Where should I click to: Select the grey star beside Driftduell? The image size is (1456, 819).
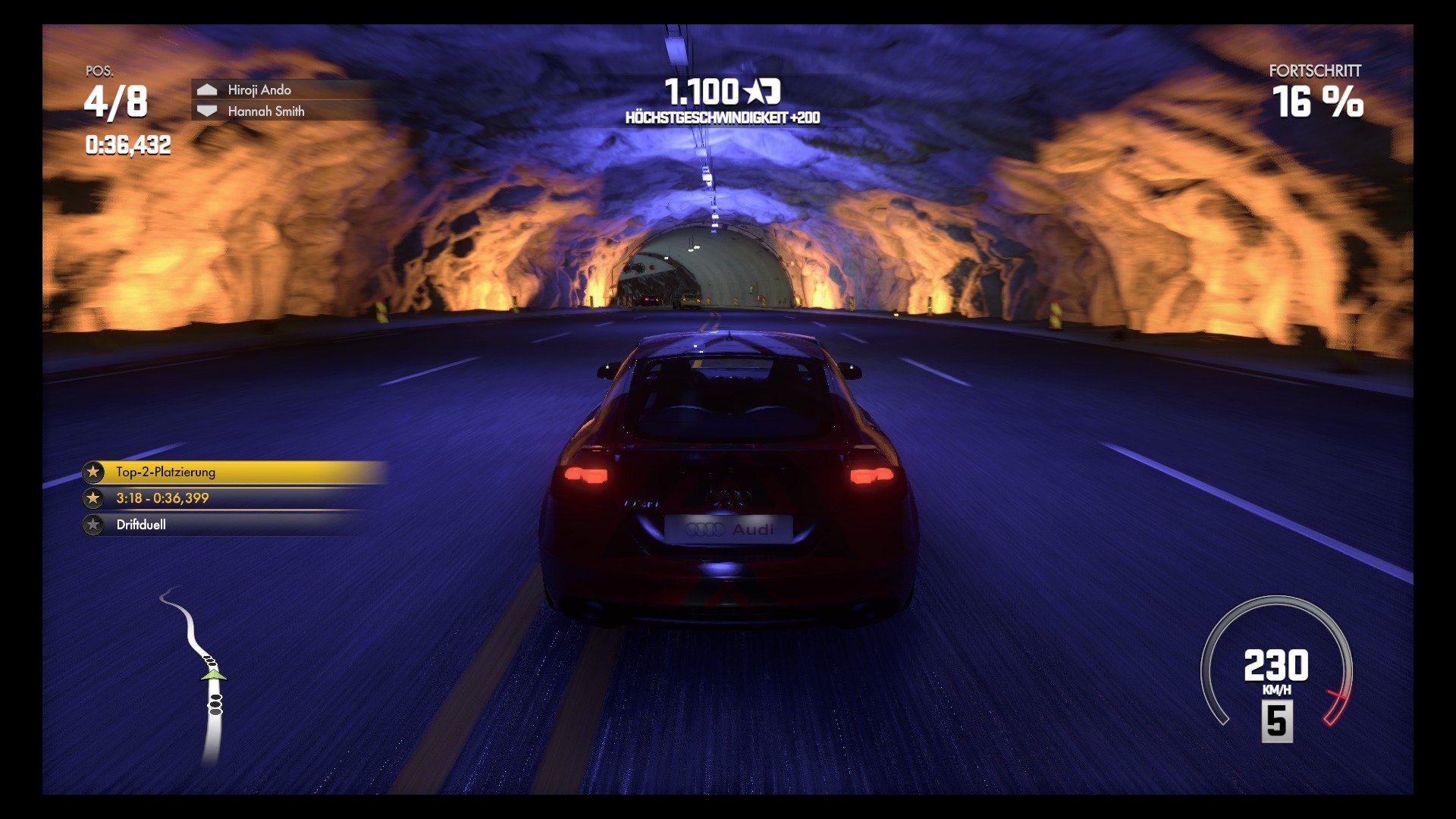point(93,524)
